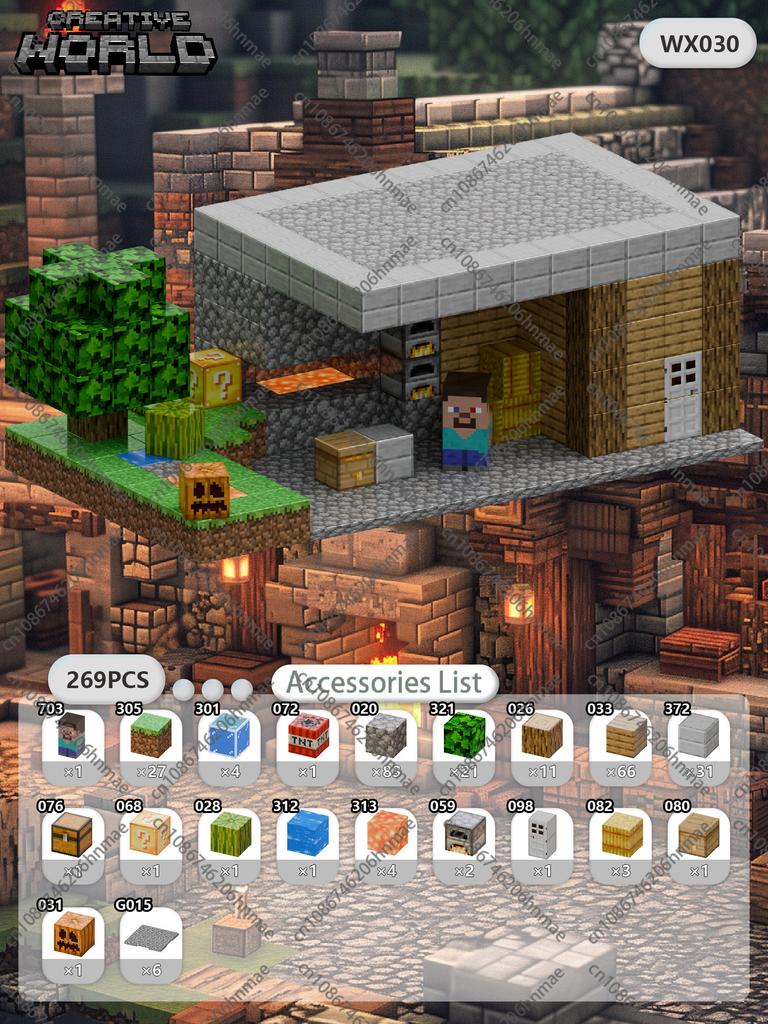The width and height of the screenshot is (768, 1024).
Task: Choose the wood log block 026
Action: [542, 737]
